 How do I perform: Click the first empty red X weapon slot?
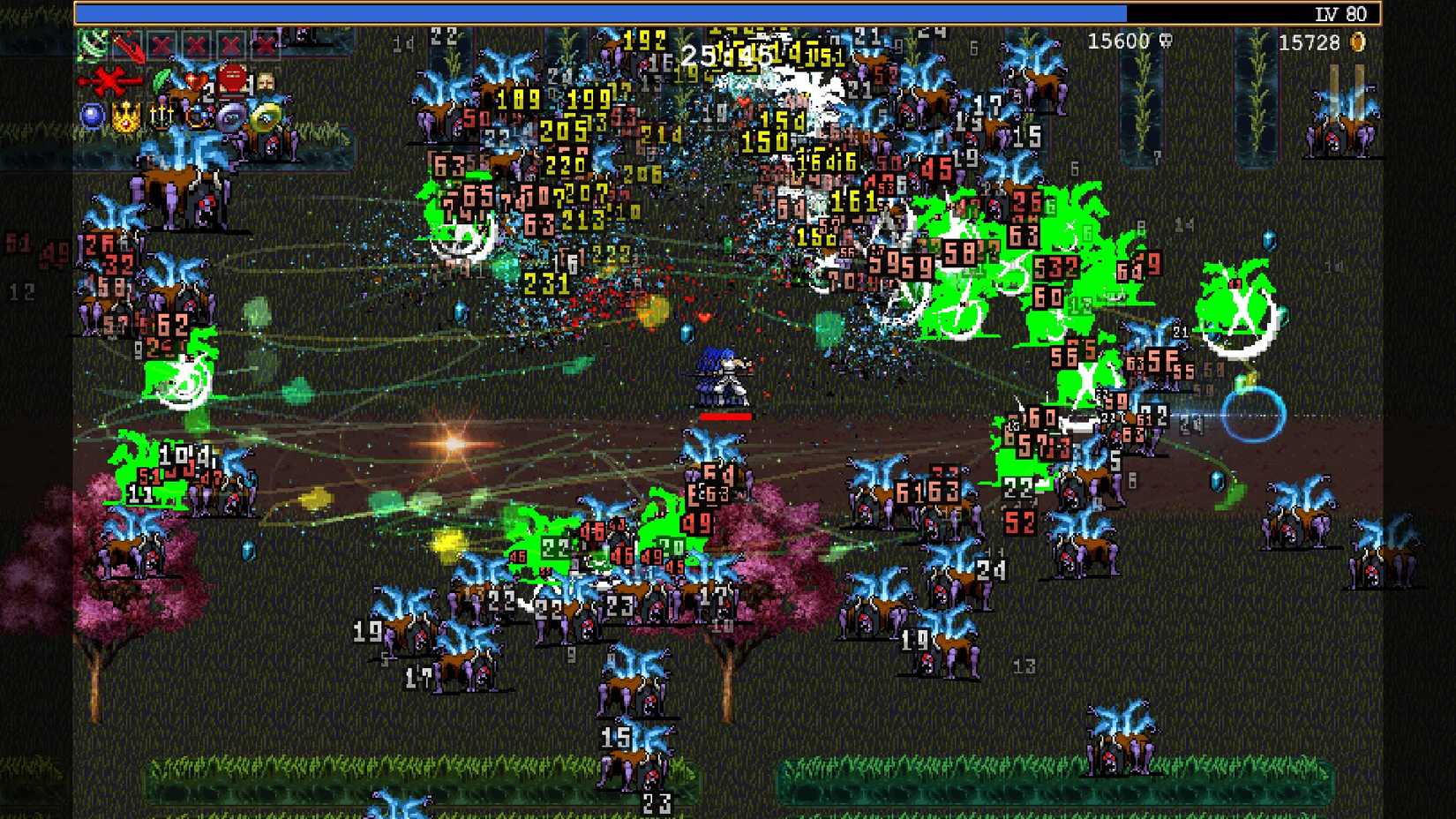(161, 42)
